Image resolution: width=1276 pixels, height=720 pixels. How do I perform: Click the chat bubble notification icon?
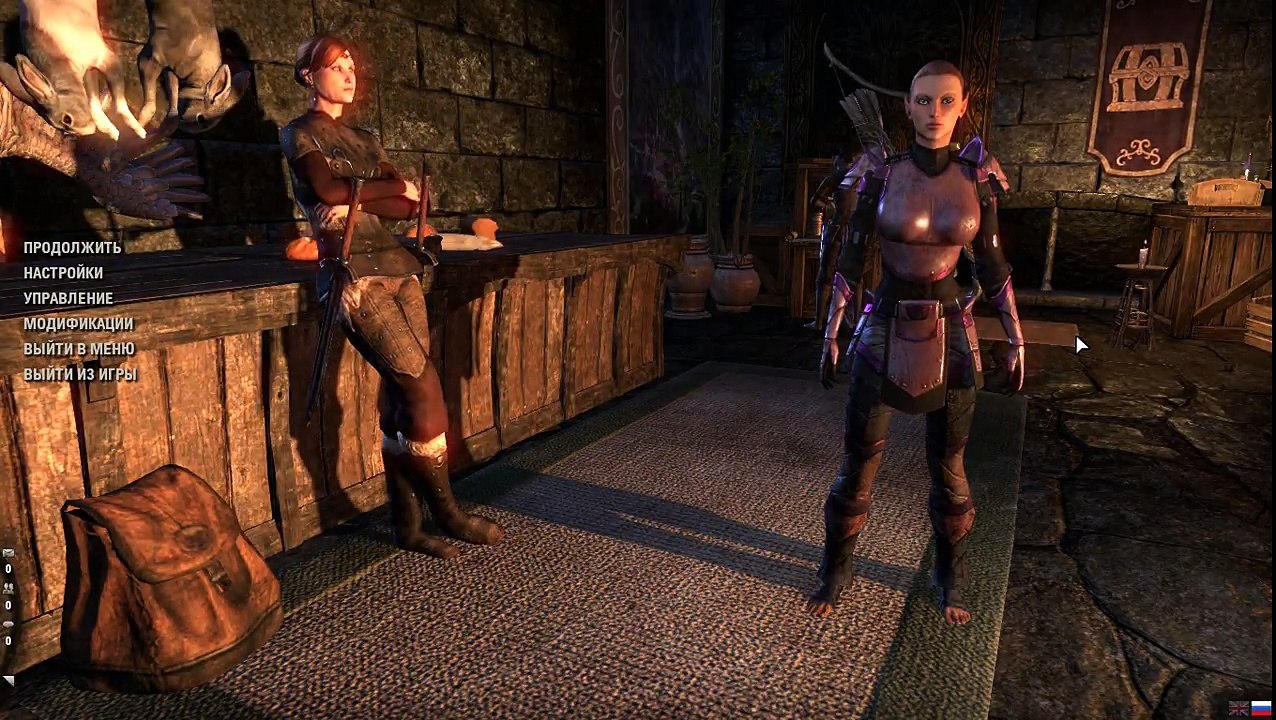pyautogui.click(x=8, y=625)
